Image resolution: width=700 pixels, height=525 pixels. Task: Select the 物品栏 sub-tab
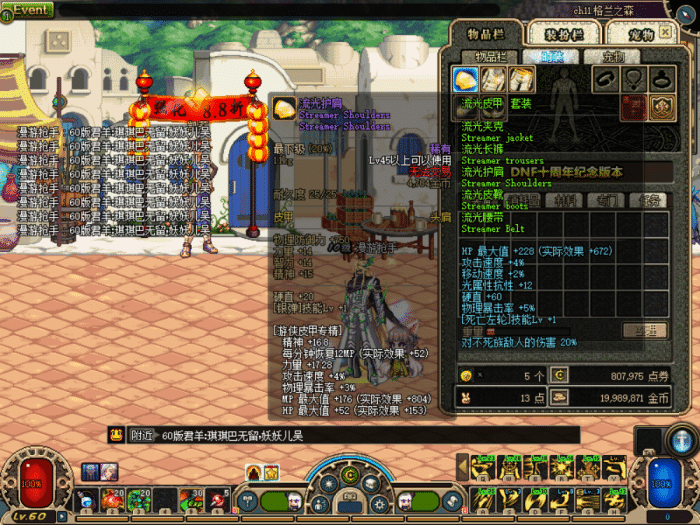coord(490,57)
